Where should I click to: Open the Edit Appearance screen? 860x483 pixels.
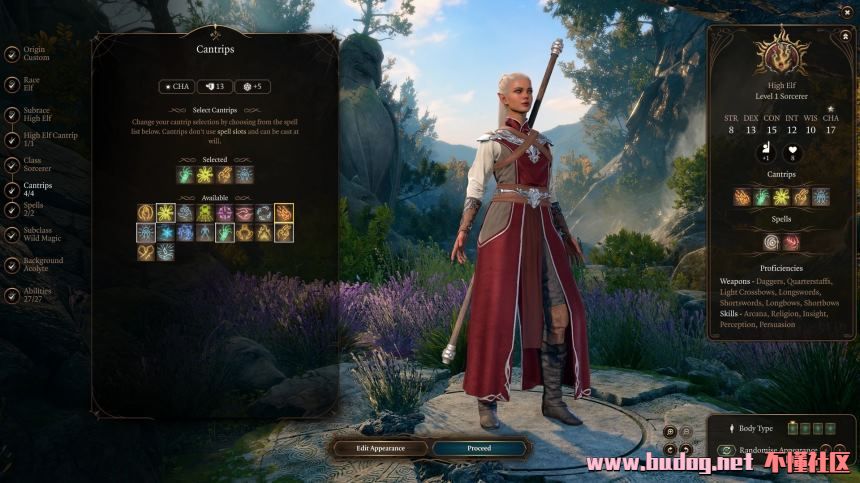pos(380,448)
